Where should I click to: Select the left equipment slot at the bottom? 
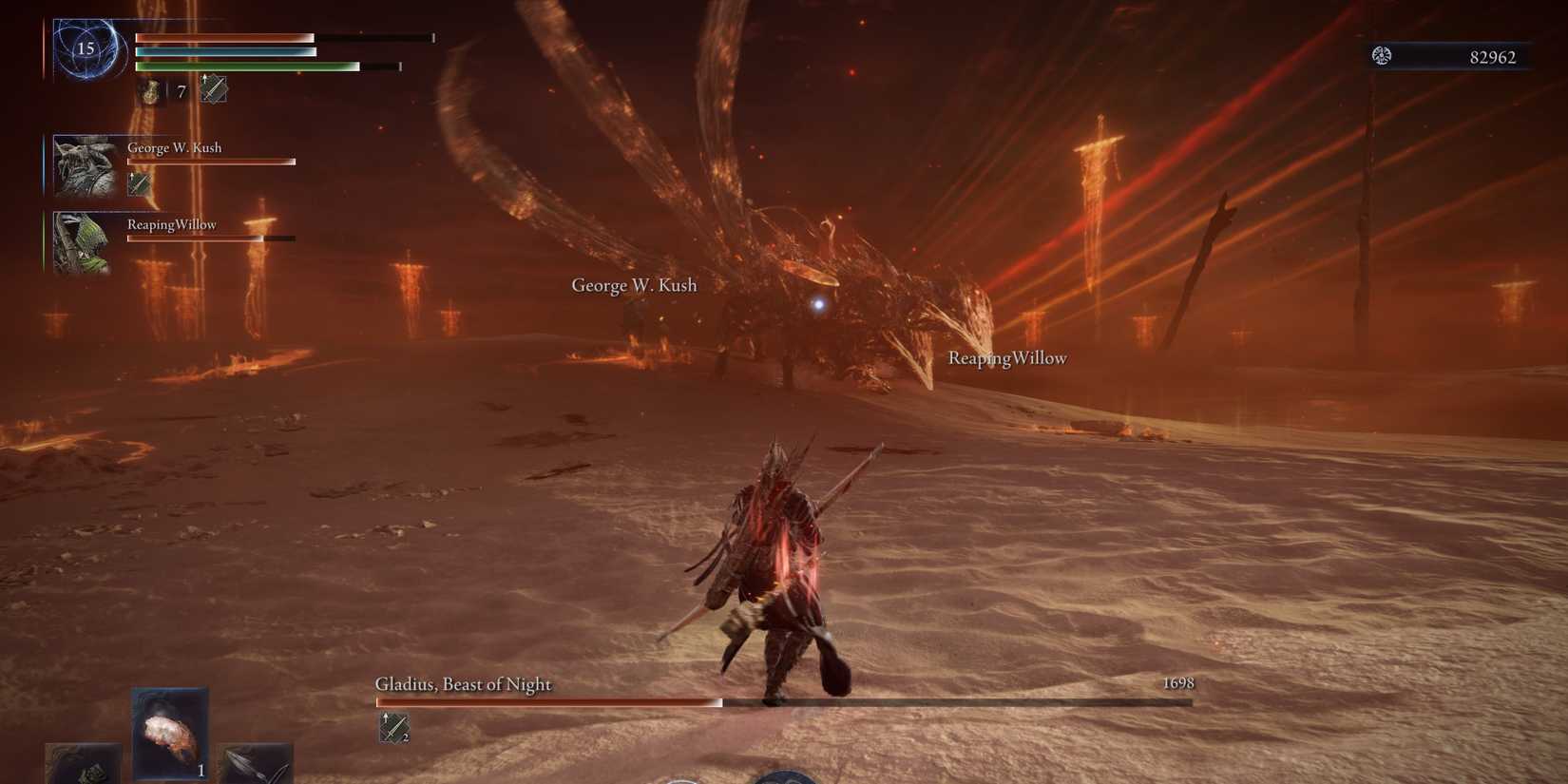[84, 764]
